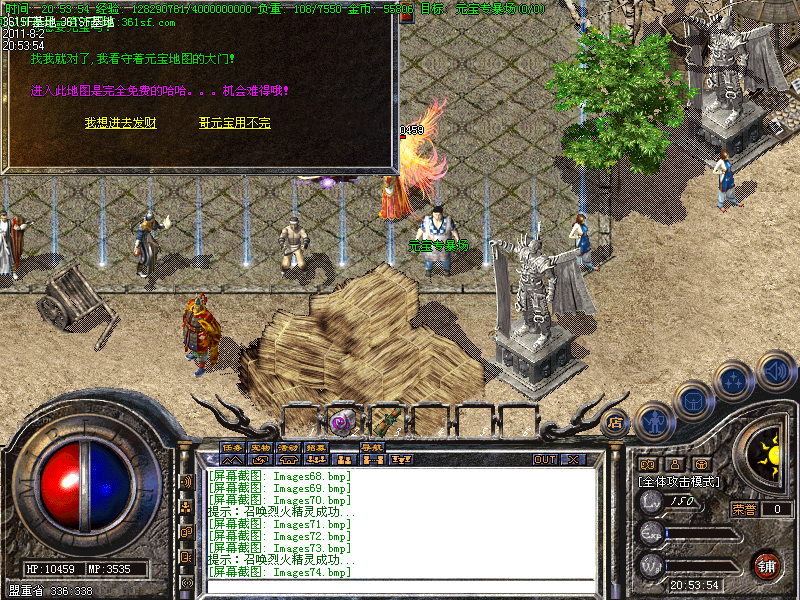Screen dimensions: 800x600
Task: Open the 任务 quest tab
Action: point(233,447)
